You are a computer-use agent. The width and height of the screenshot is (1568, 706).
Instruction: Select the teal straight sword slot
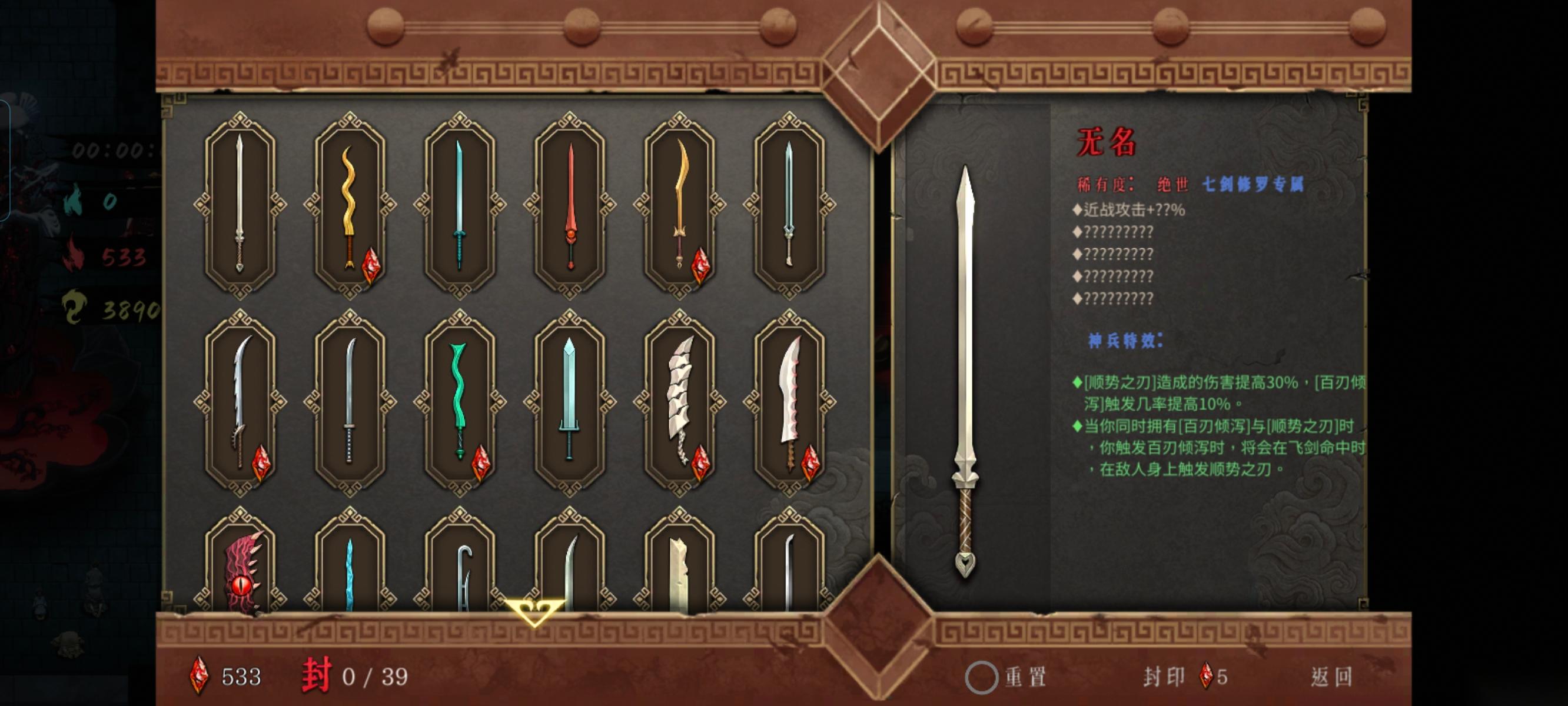click(x=460, y=205)
